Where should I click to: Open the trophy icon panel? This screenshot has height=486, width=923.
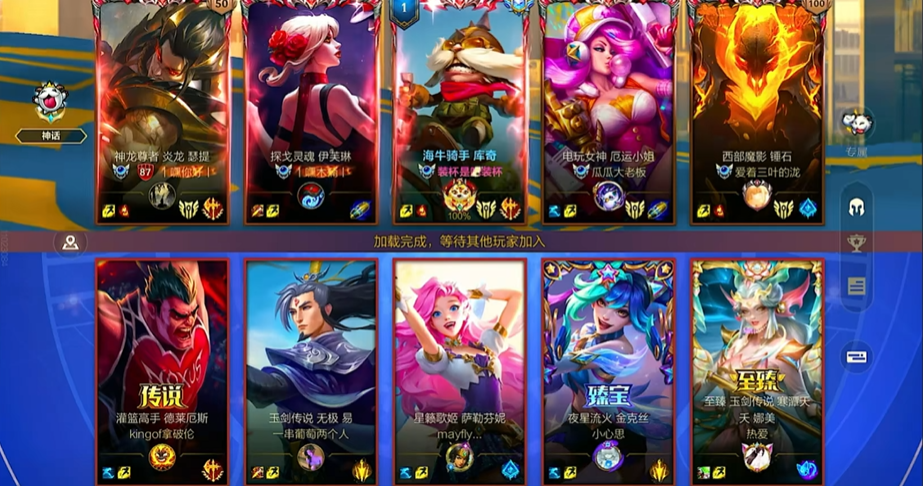pyautogui.click(x=857, y=243)
